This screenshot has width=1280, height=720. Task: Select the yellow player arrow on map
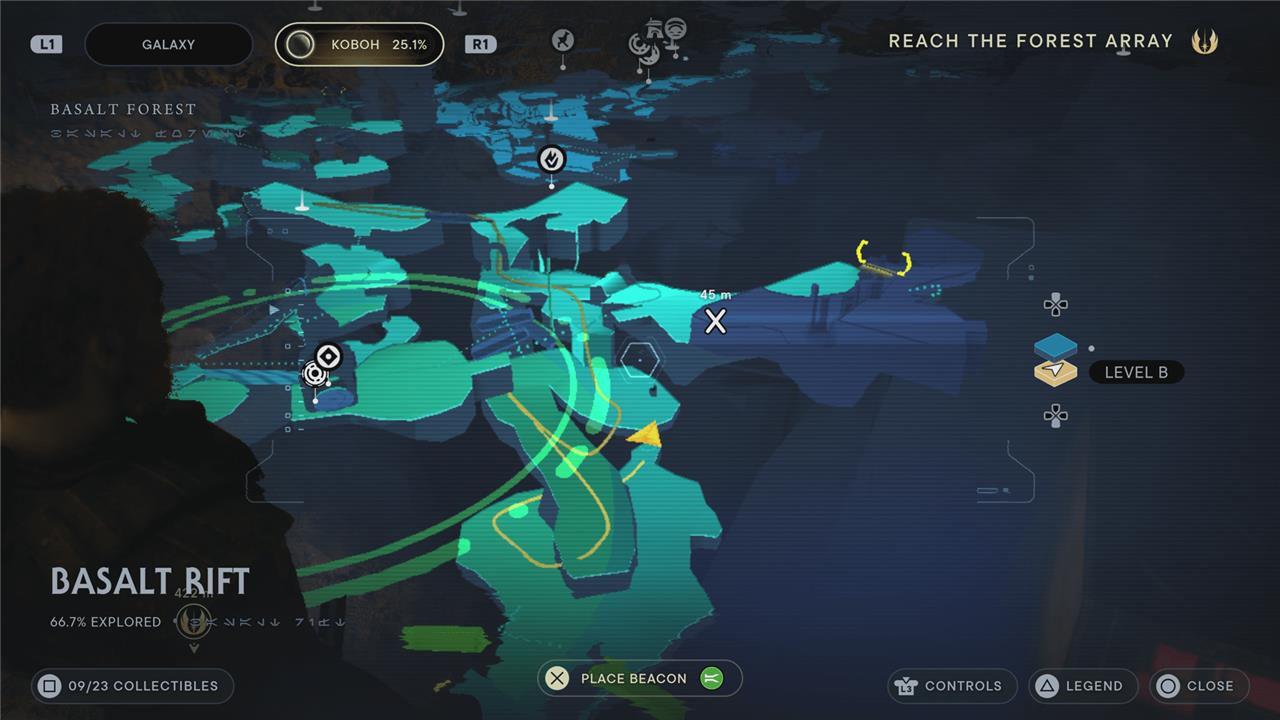(x=645, y=434)
